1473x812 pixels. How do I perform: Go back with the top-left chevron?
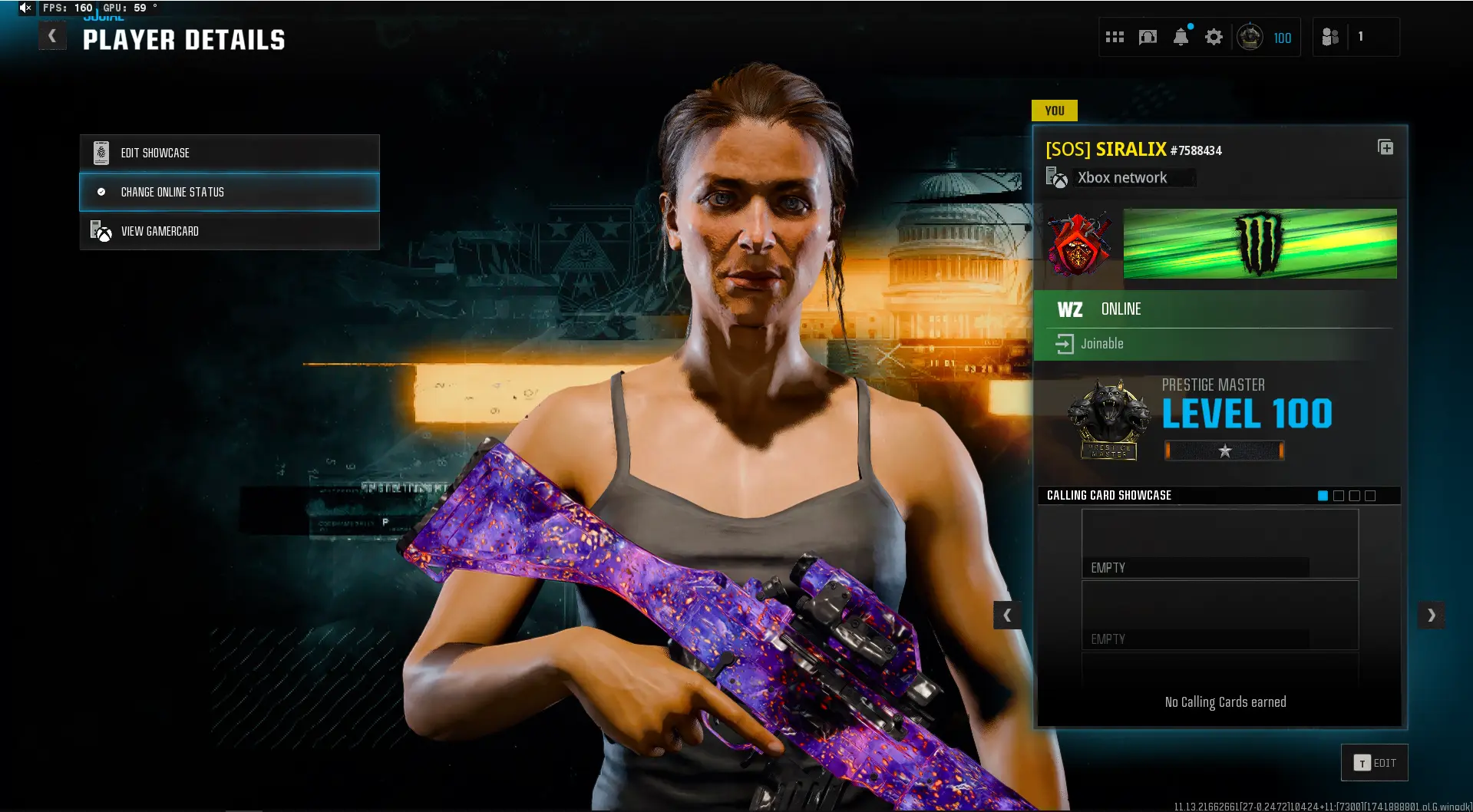tap(51, 35)
